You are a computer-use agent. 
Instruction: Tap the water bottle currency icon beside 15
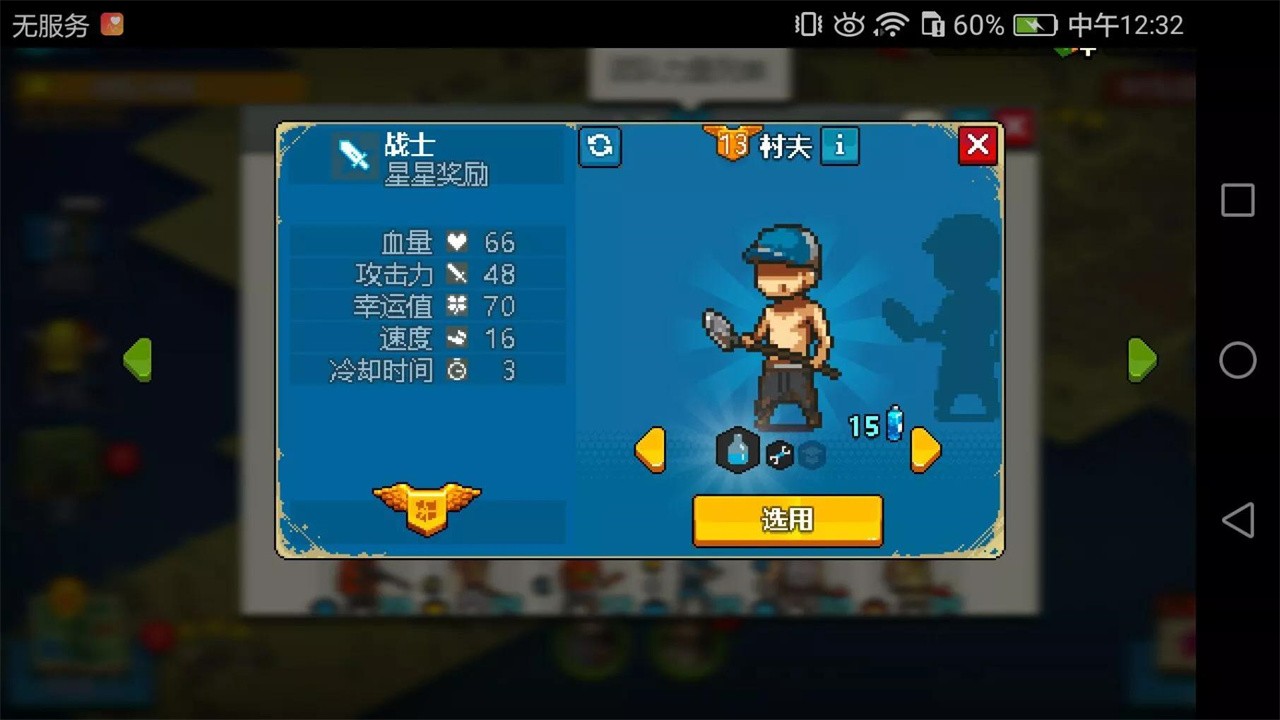click(894, 421)
